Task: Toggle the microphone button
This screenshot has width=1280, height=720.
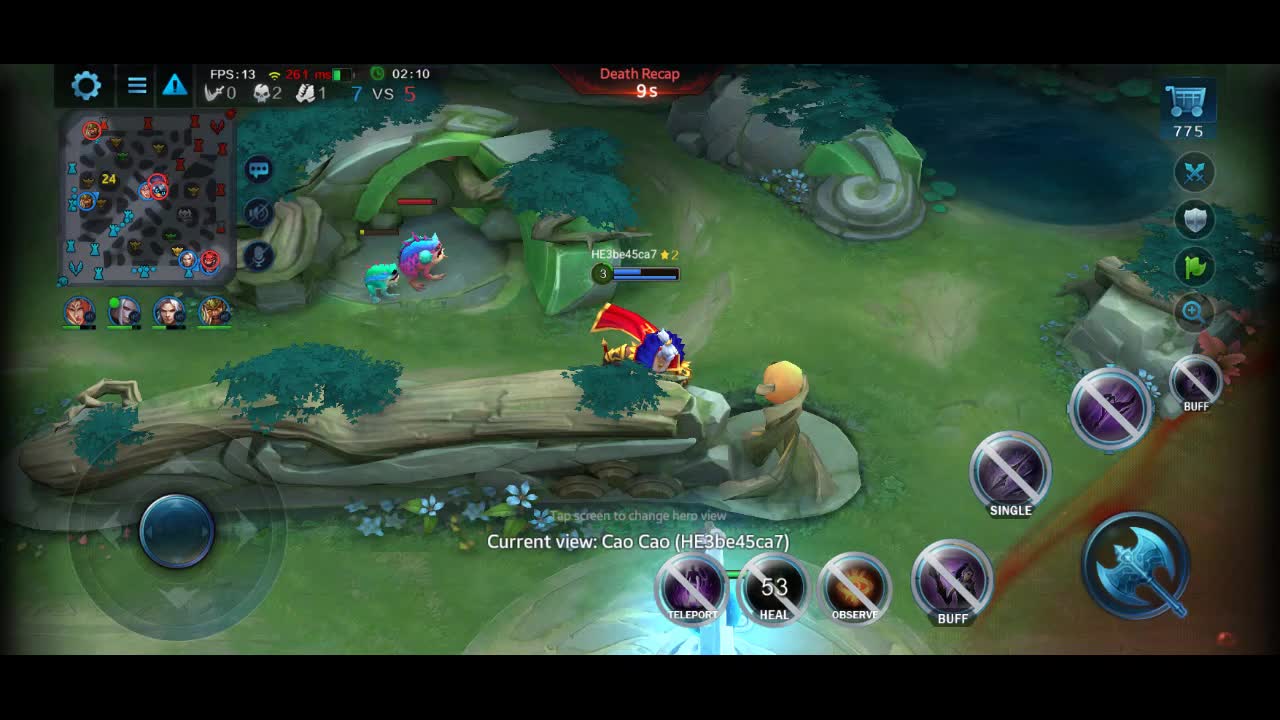Action: (x=259, y=256)
